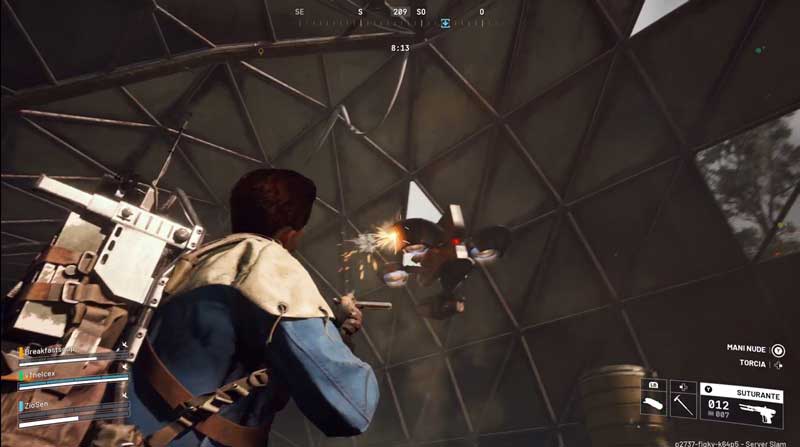
Task: Click the yellow location pin marker
Action: 261,49
